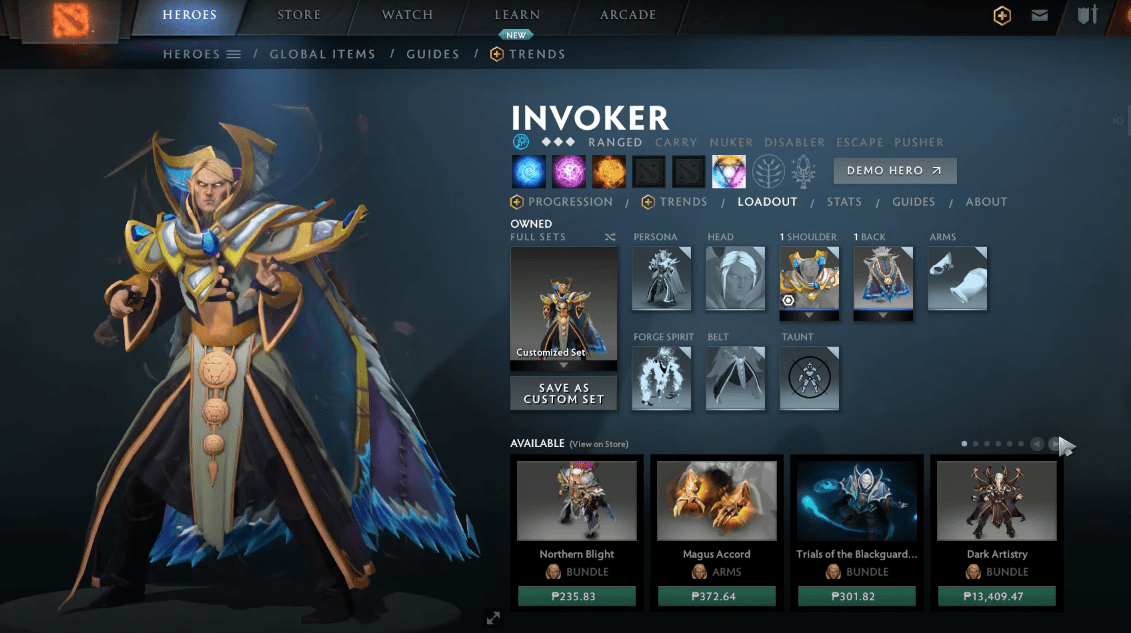Click the Demo Hero button
The height and width of the screenshot is (633, 1131).
pyautogui.click(x=894, y=171)
